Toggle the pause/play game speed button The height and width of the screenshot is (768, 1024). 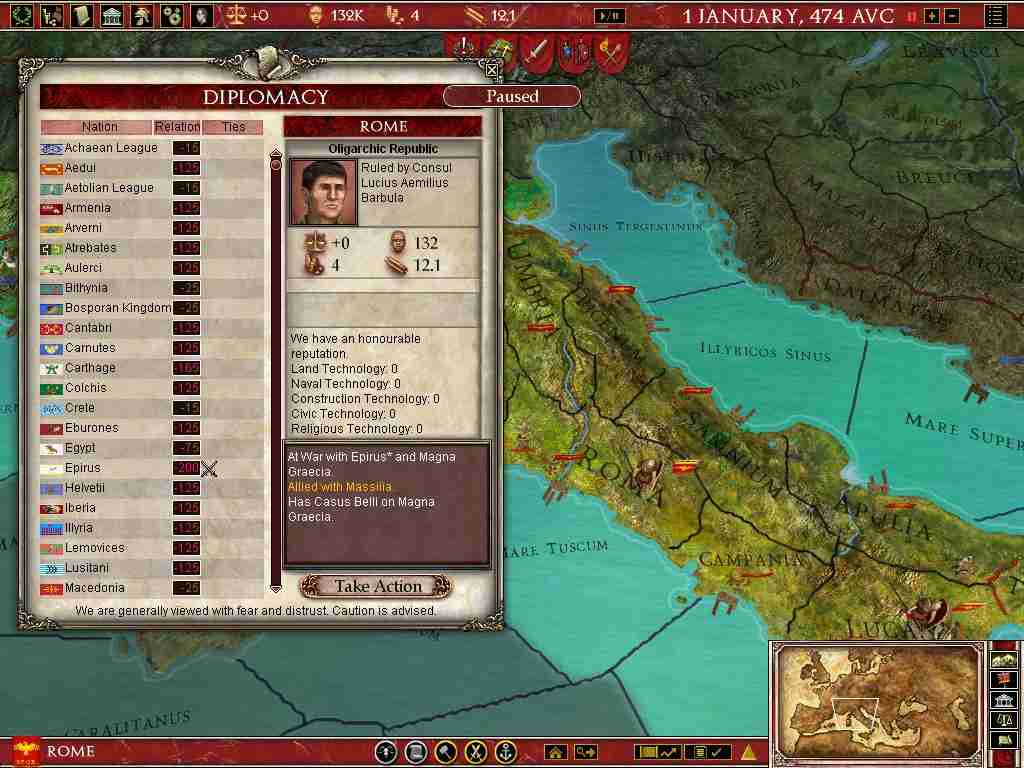(x=610, y=16)
